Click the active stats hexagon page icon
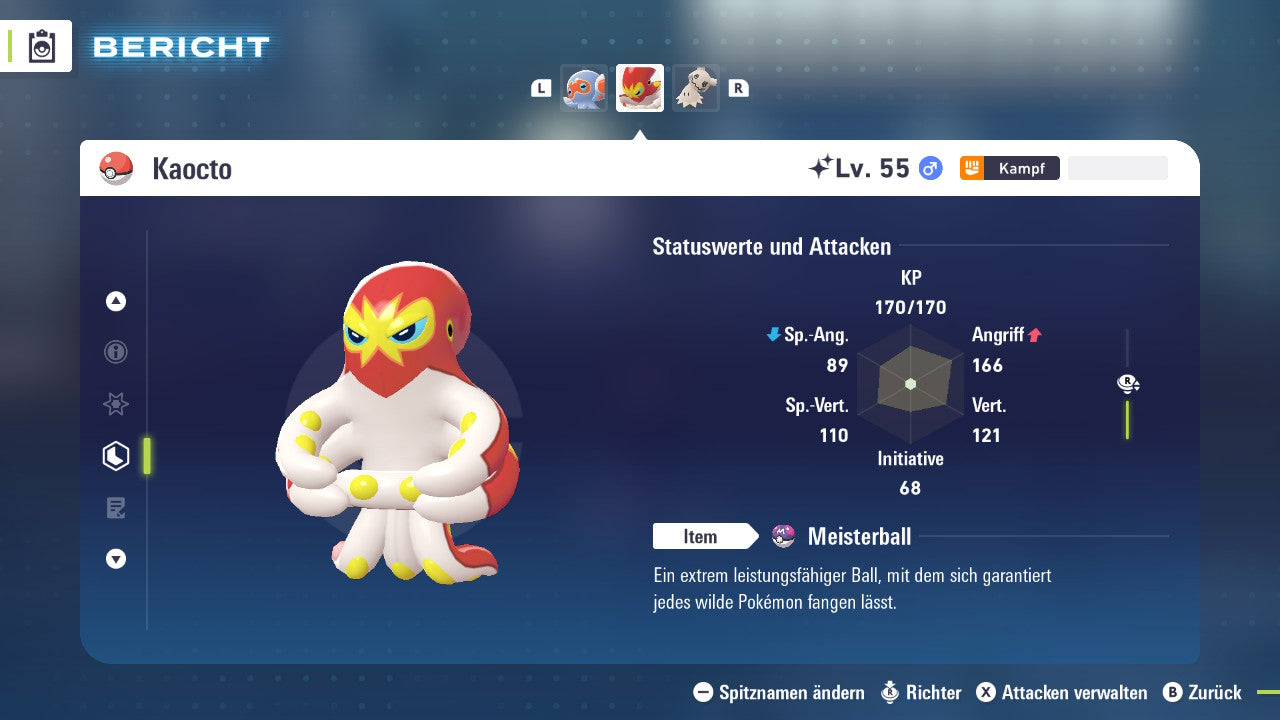The height and width of the screenshot is (720, 1280). point(115,456)
